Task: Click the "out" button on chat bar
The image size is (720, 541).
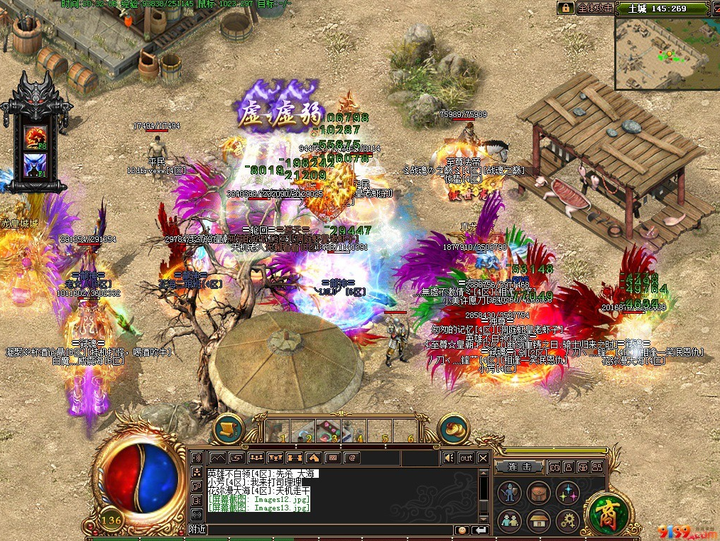Action: pos(466,457)
